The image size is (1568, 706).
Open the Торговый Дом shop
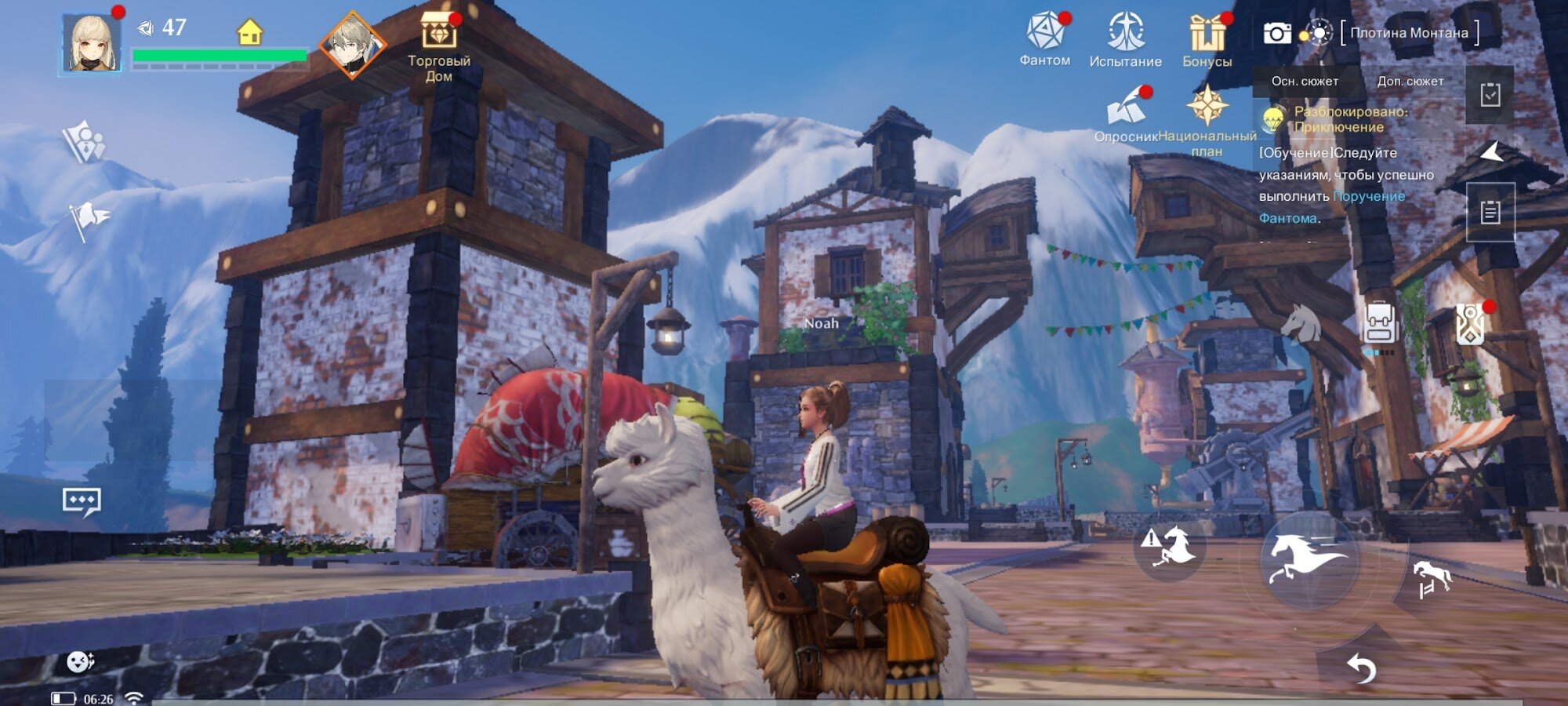pyautogui.click(x=438, y=45)
